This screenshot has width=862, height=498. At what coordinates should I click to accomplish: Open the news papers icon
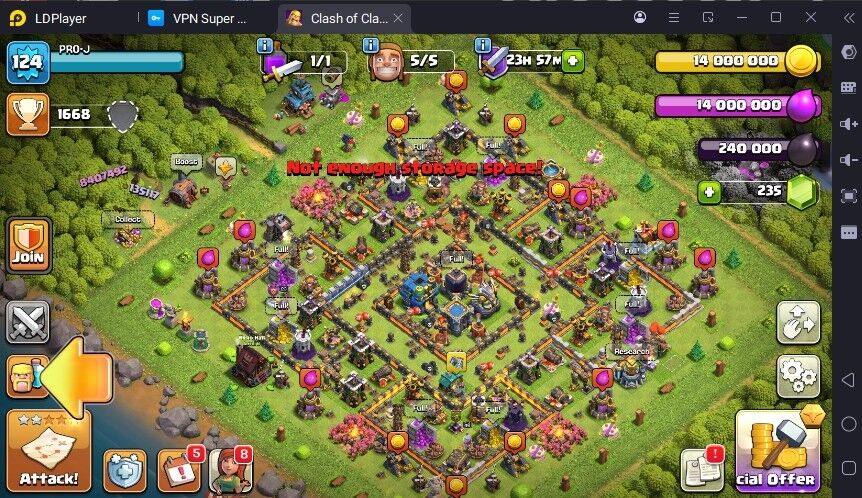pos(701,470)
